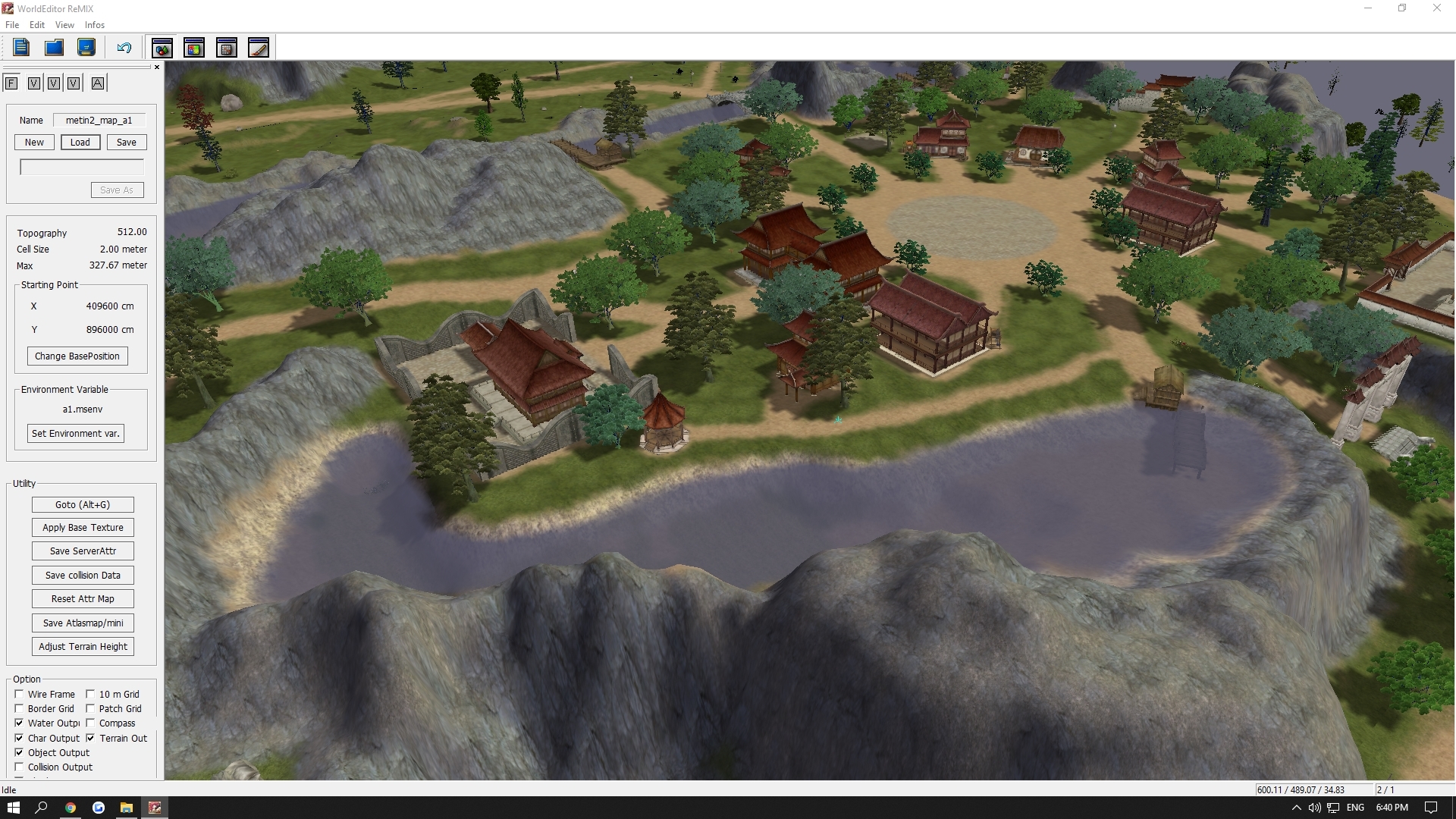Viewport: 1456px width, 819px height.
Task: Open Google Chrome from the taskbar
Action: 70,808
